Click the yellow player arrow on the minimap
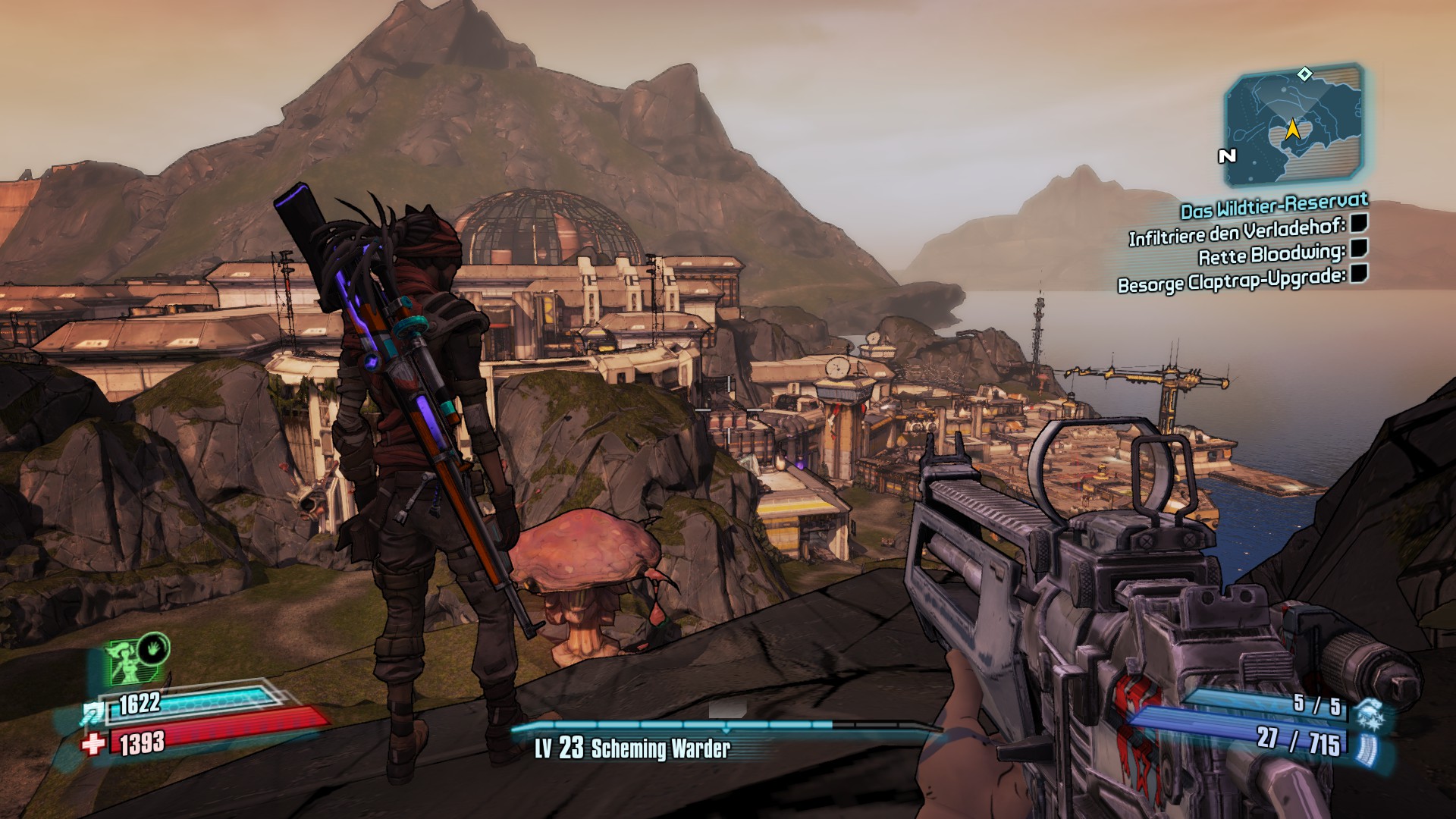This screenshot has height=819, width=1456. (1293, 130)
